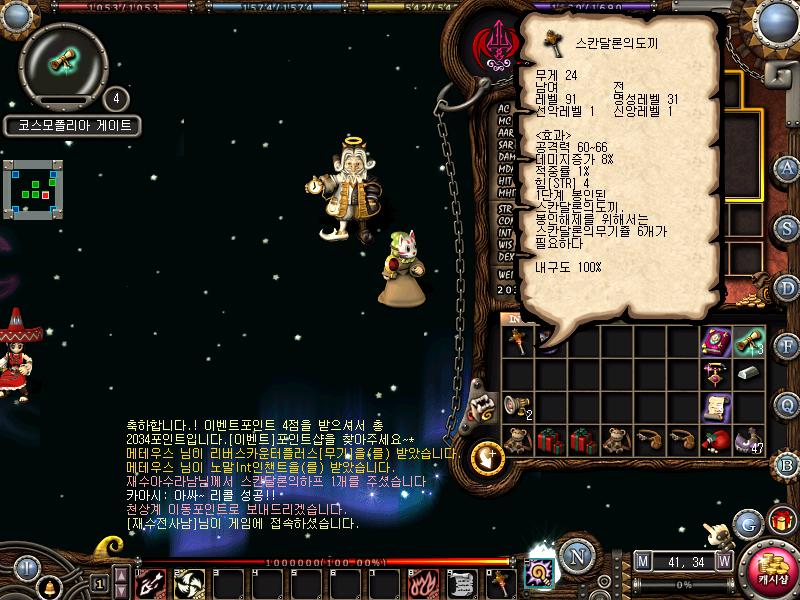
Task: Use the arrow attack skill on hotbar
Action: (151, 582)
